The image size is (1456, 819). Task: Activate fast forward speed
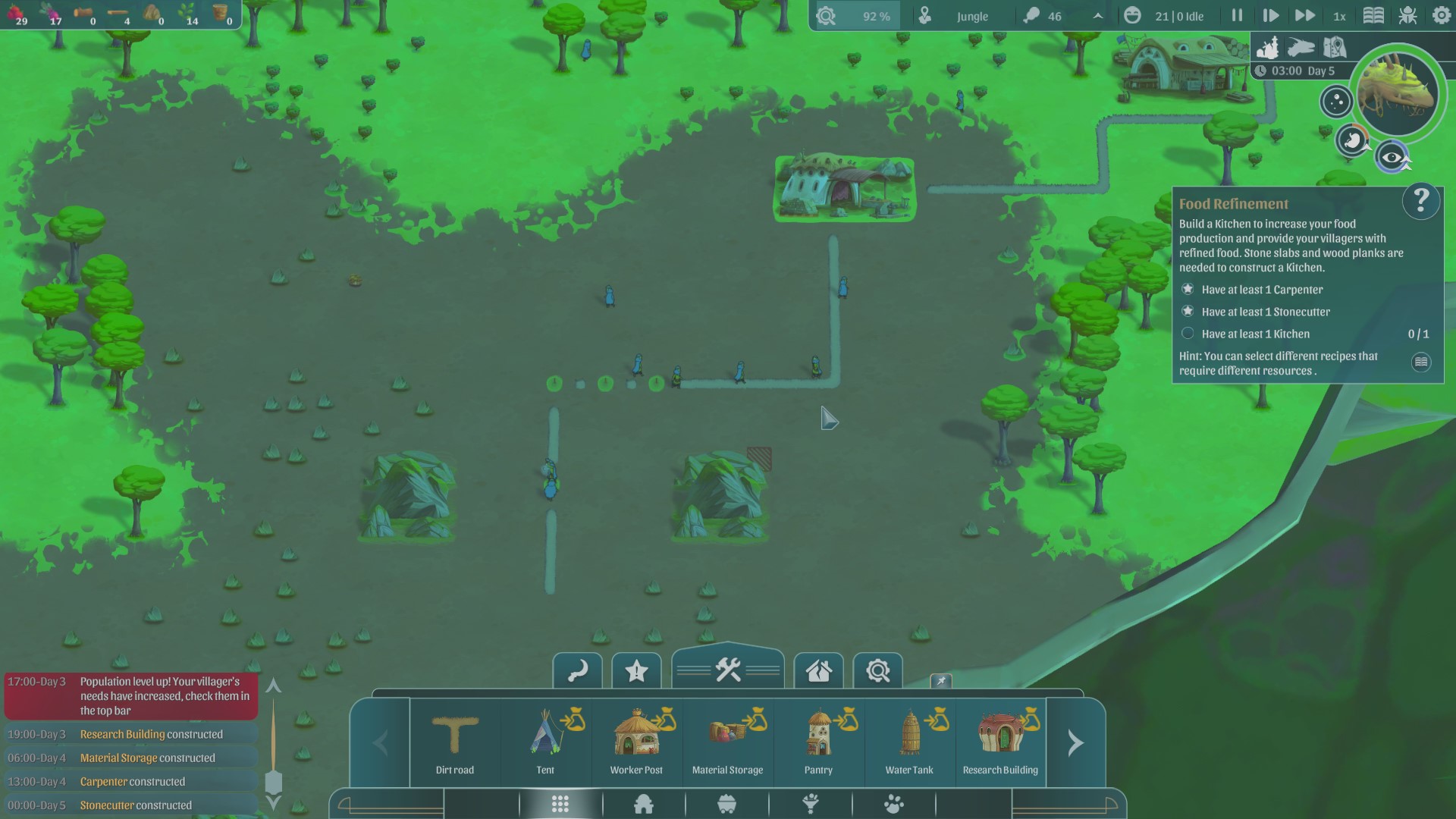1304,15
